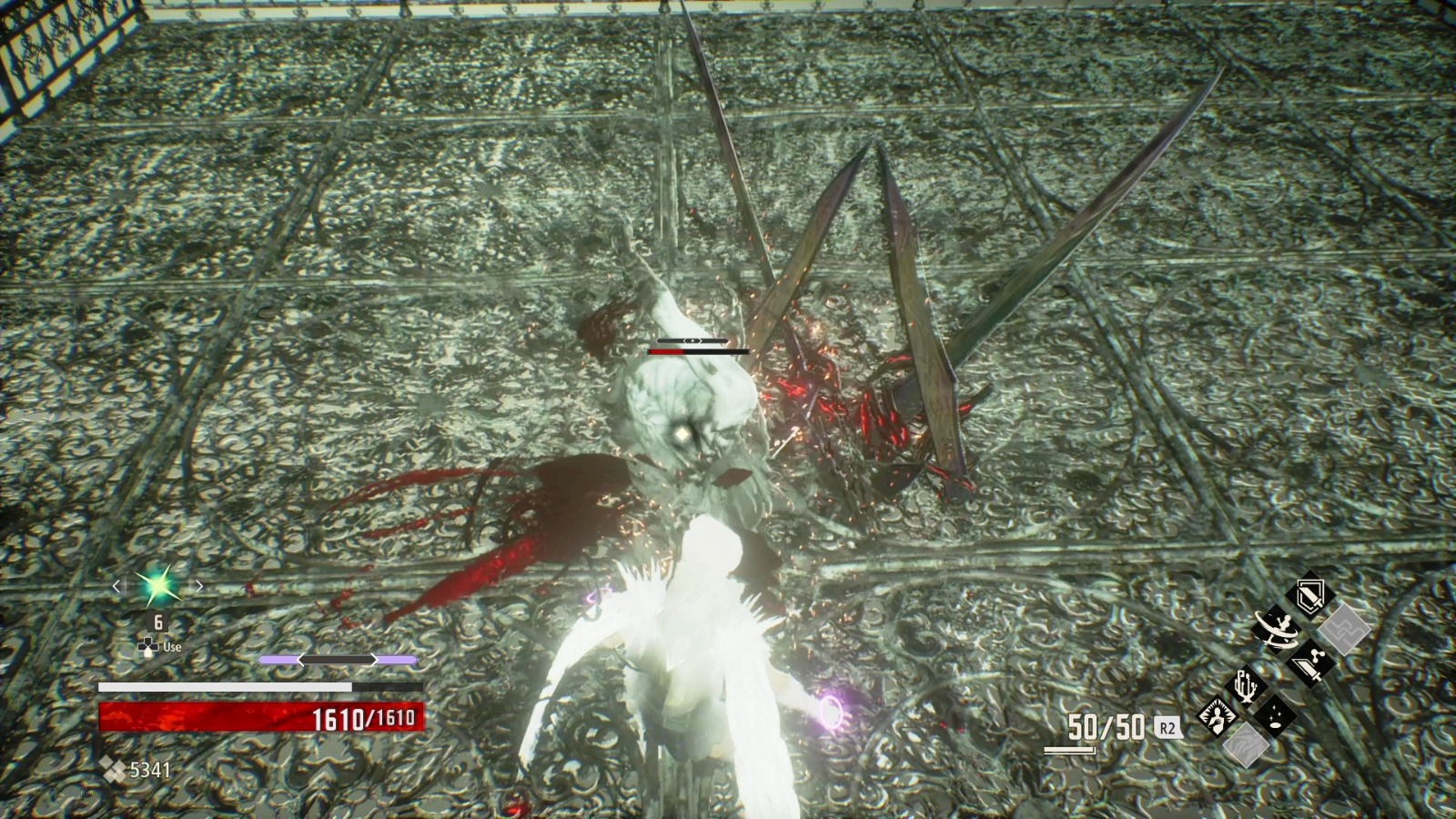Viewport: 1456px width, 819px height.
Task: Cycle to the next item with the right arrow
Action: tap(198, 586)
